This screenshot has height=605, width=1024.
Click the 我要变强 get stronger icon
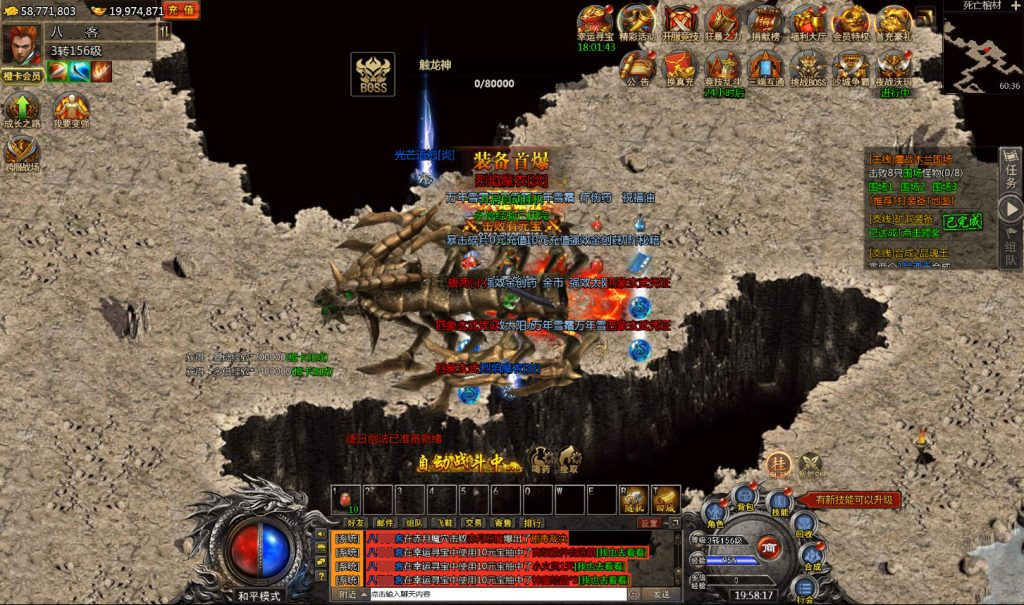pos(71,109)
